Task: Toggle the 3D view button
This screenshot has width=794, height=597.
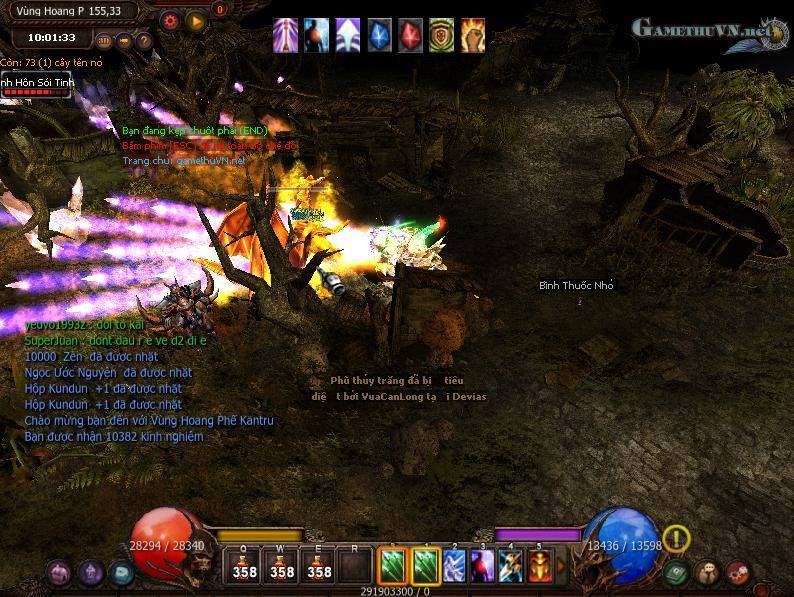Action: pyautogui.click(x=105, y=41)
